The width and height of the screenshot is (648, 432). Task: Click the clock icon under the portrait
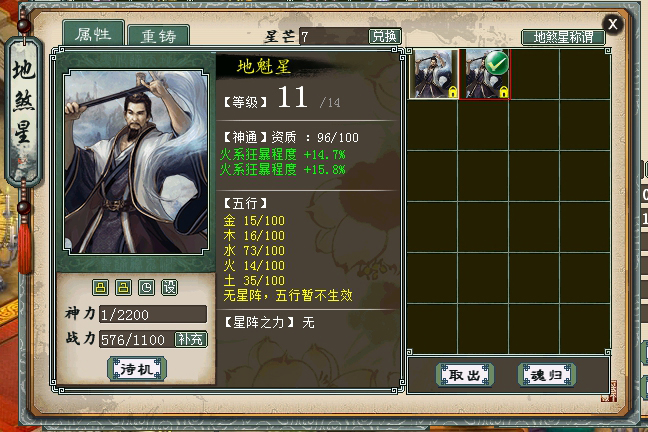[x=147, y=288]
